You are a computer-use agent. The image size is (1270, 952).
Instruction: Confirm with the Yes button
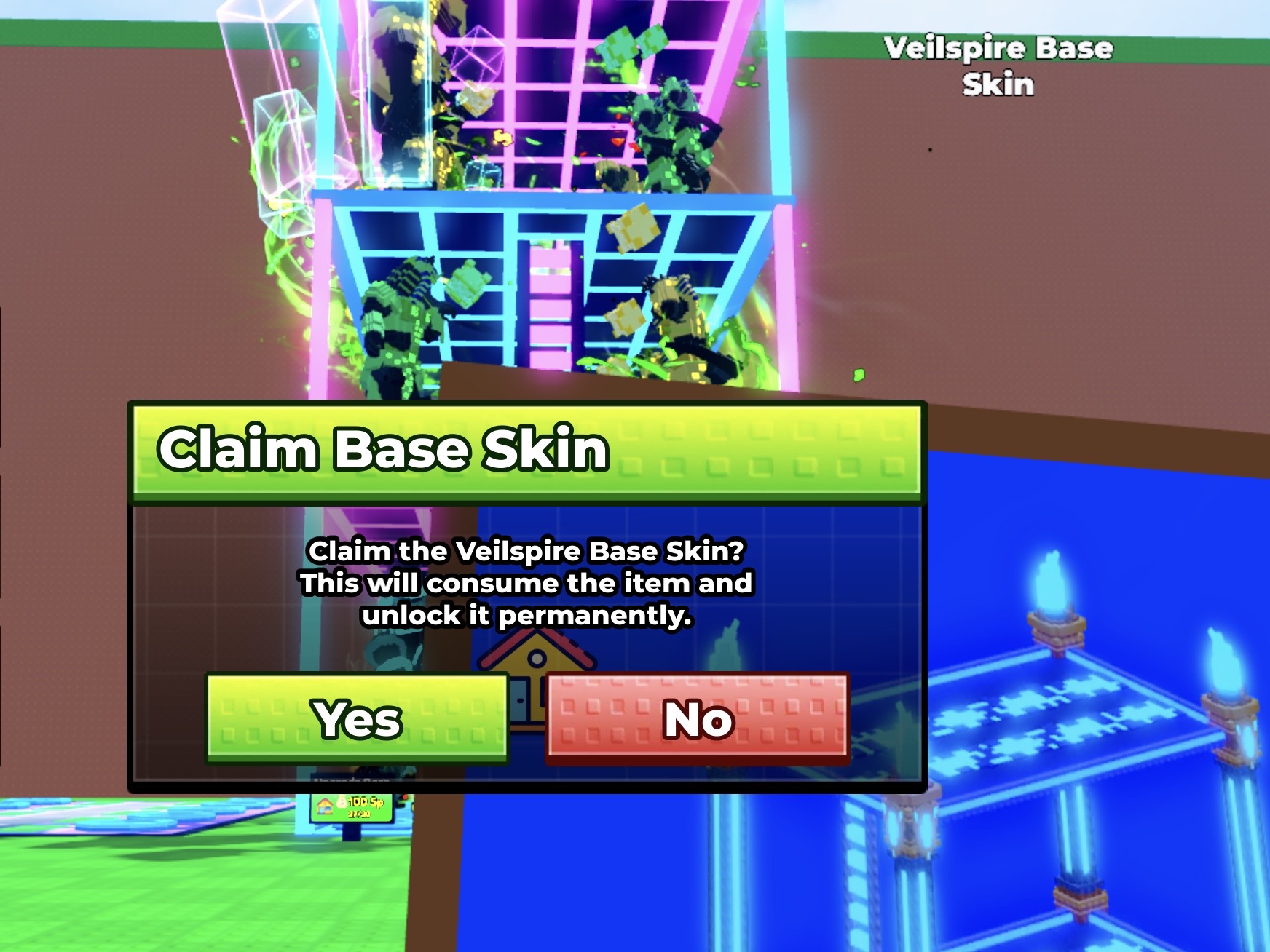pos(356,720)
